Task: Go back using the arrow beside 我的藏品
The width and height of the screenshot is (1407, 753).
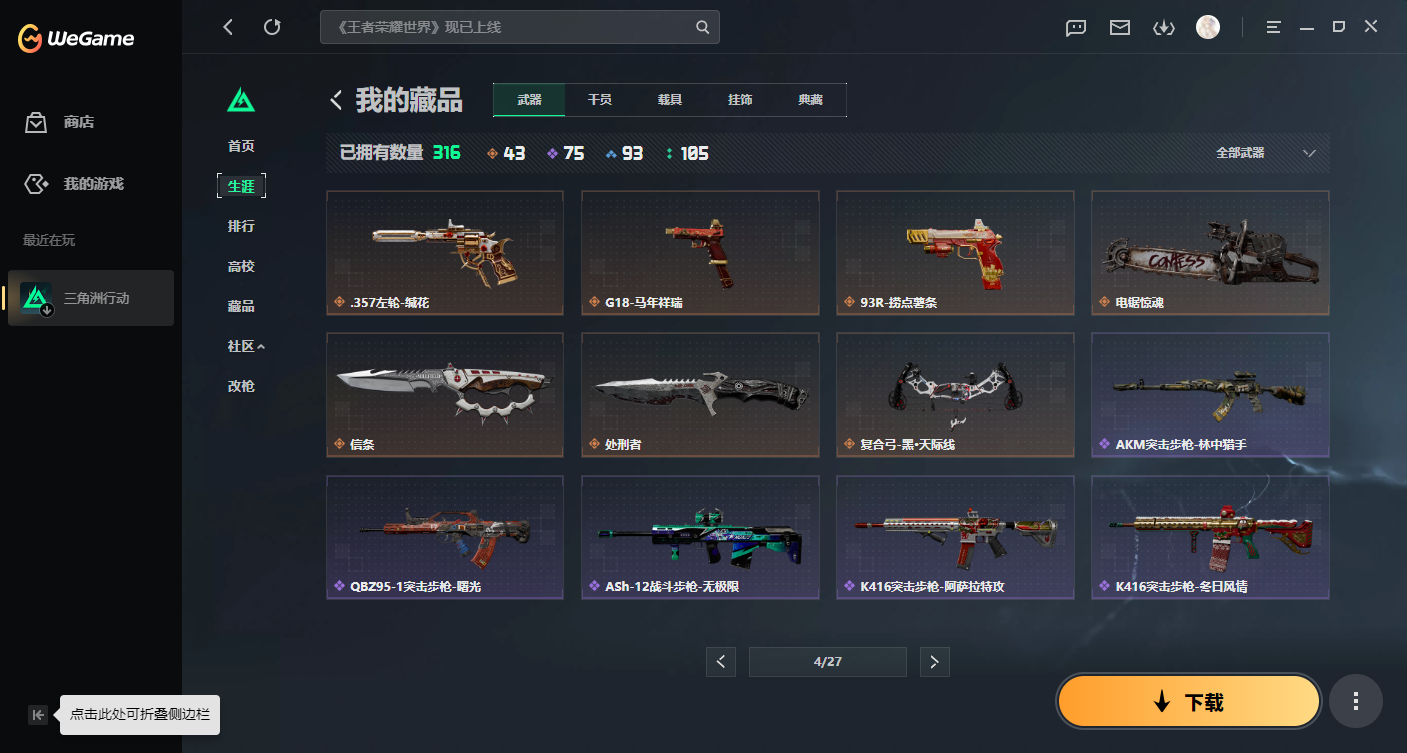Action: click(337, 100)
